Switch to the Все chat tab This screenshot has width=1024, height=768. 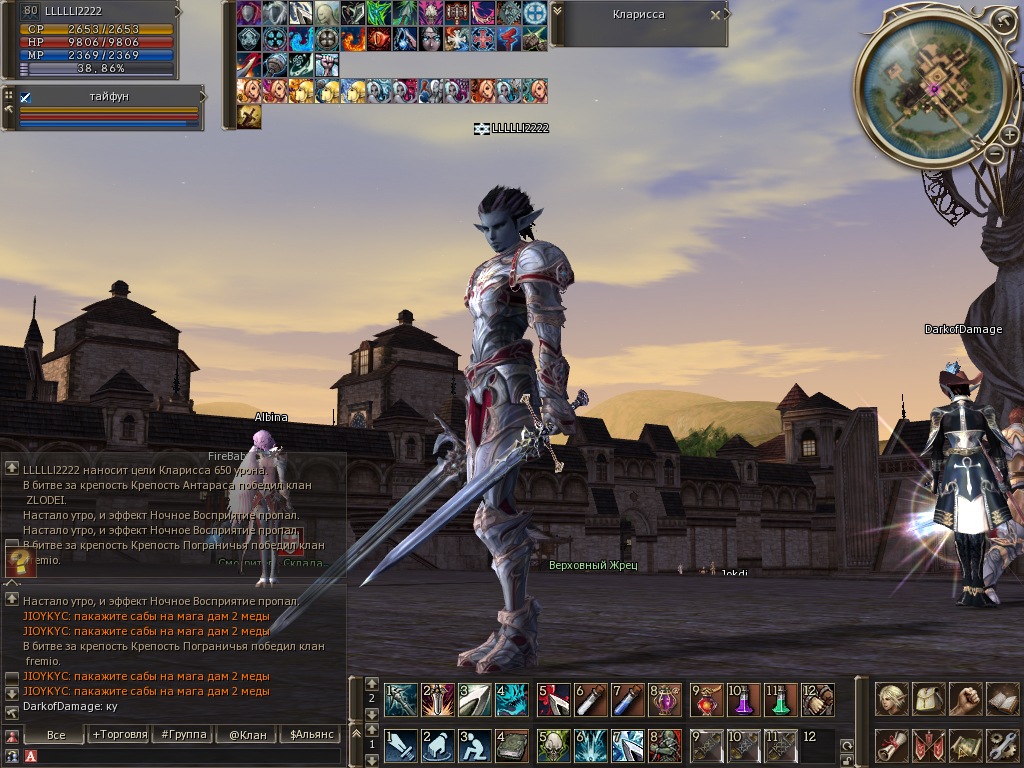[56, 735]
